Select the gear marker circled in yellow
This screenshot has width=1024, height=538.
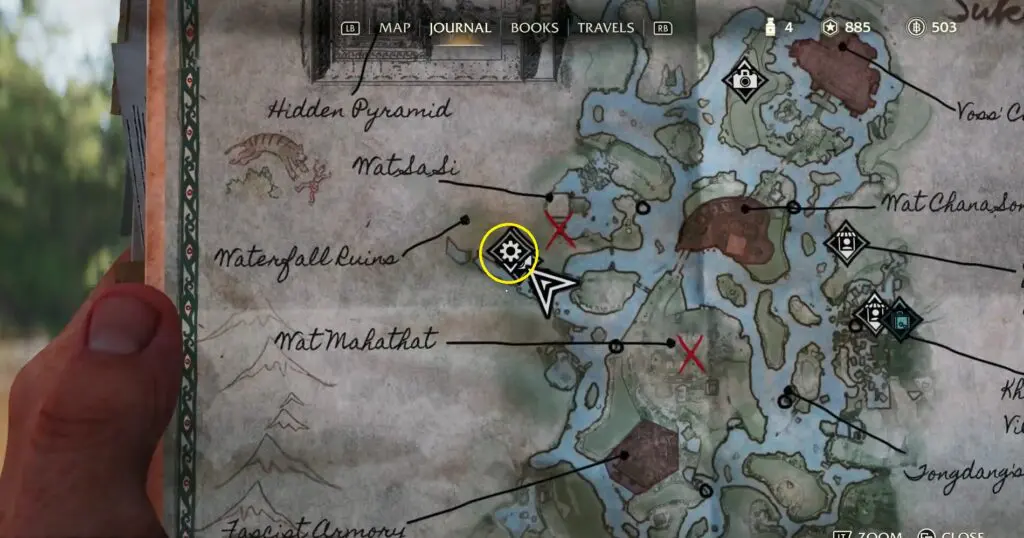point(510,252)
